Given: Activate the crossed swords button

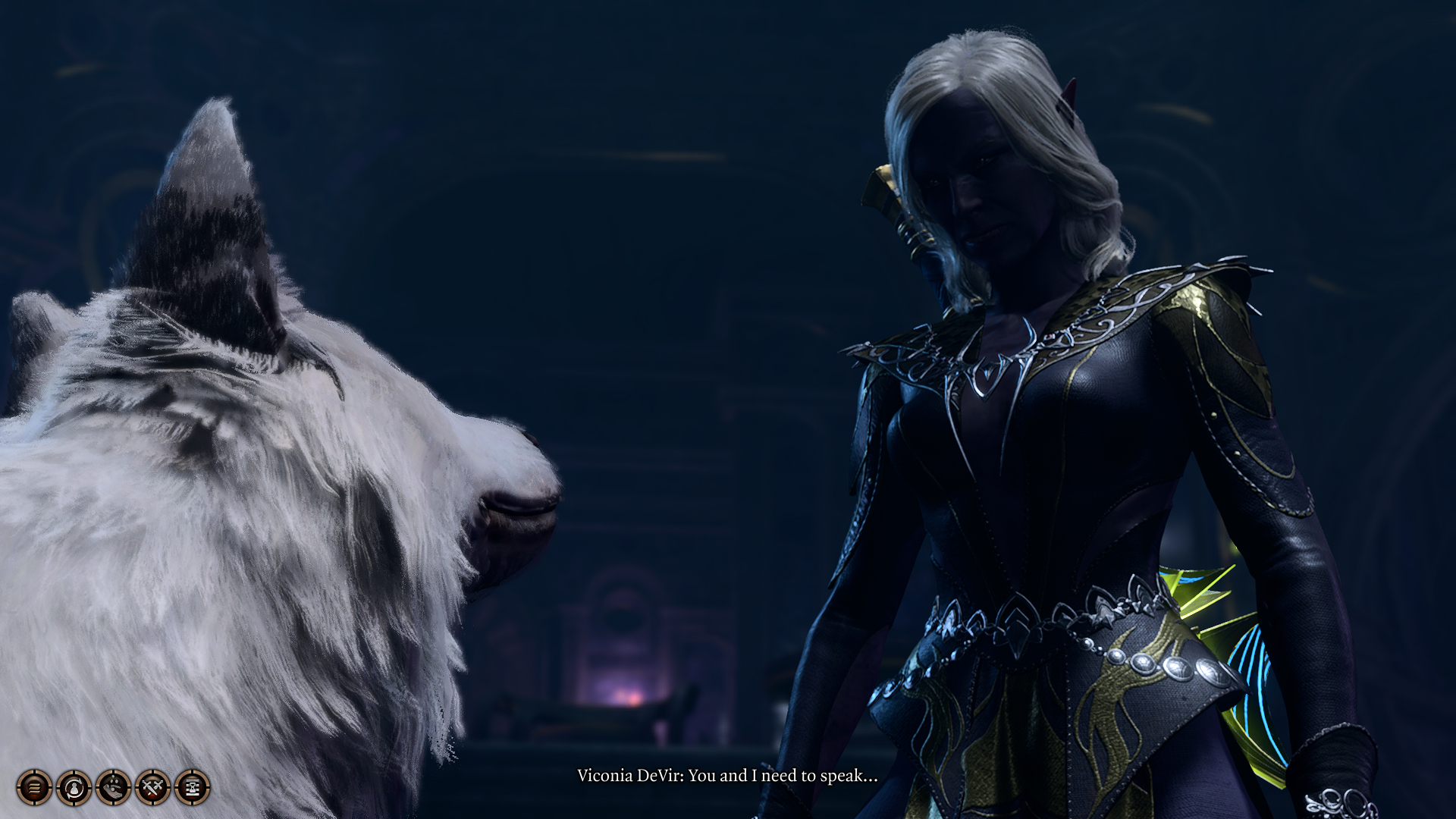Looking at the screenshot, I should click(x=152, y=787).
